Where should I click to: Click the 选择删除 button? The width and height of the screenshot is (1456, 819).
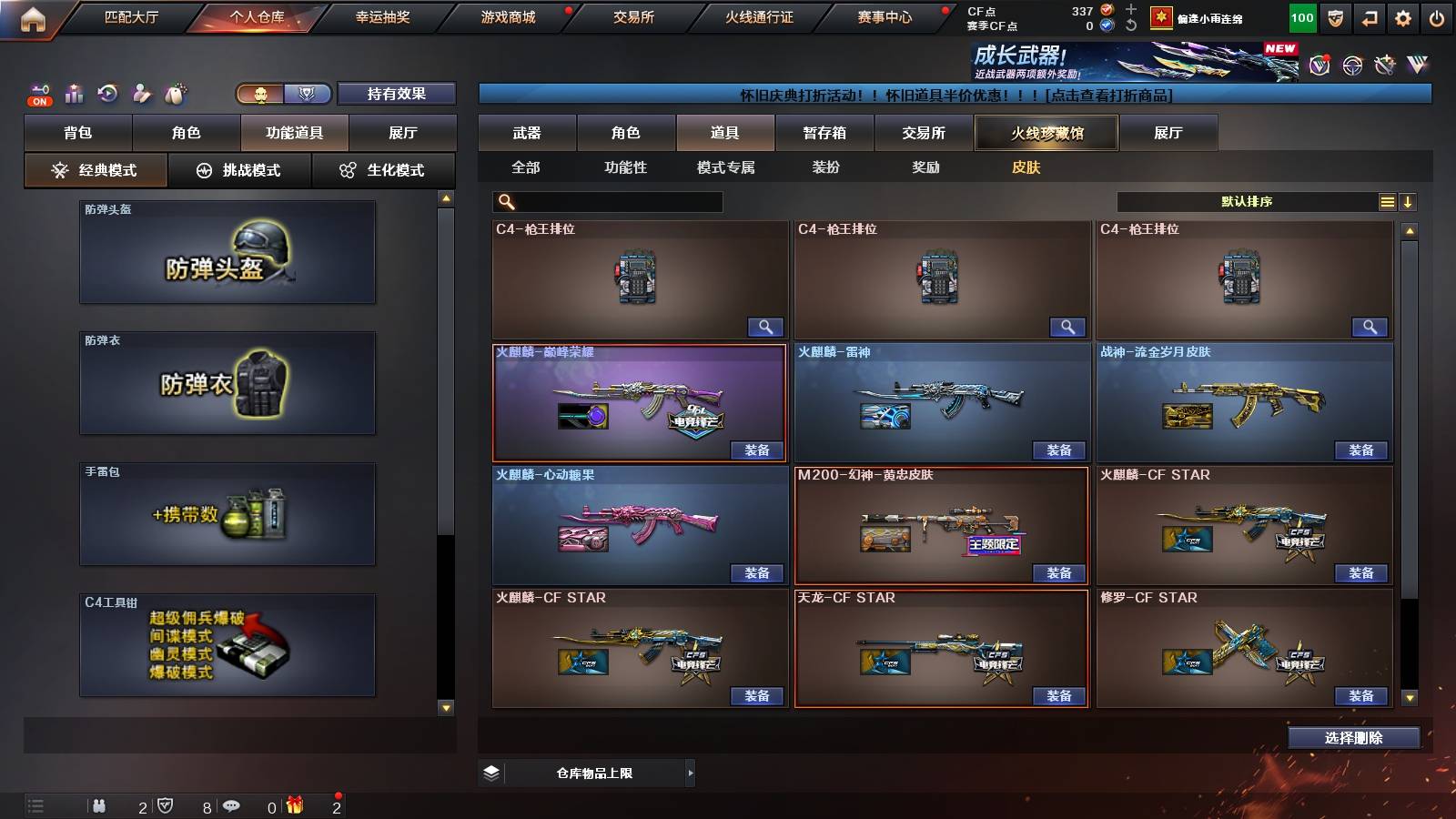pos(1353,737)
